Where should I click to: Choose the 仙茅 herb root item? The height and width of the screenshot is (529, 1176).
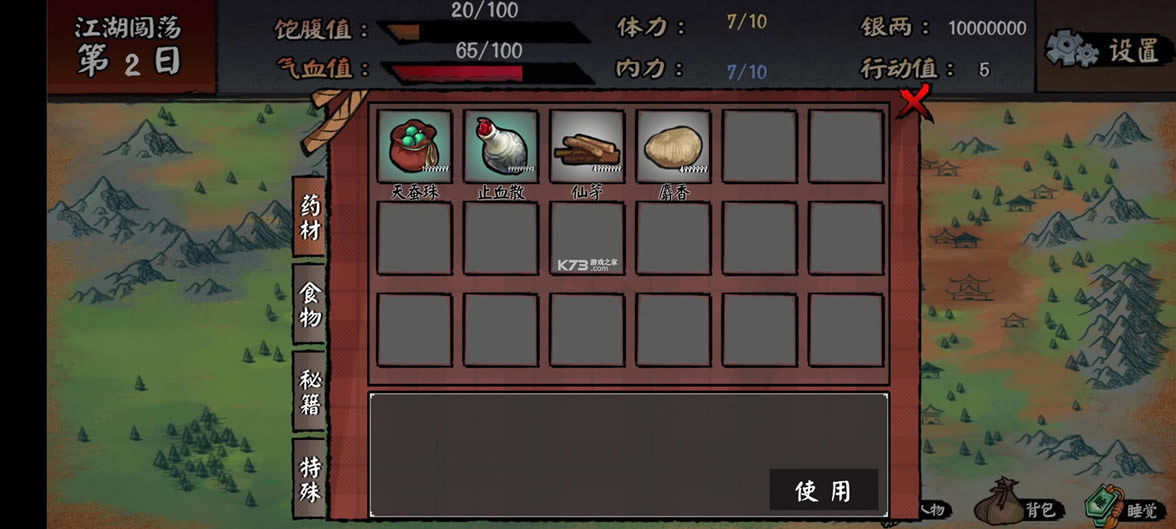(x=586, y=146)
